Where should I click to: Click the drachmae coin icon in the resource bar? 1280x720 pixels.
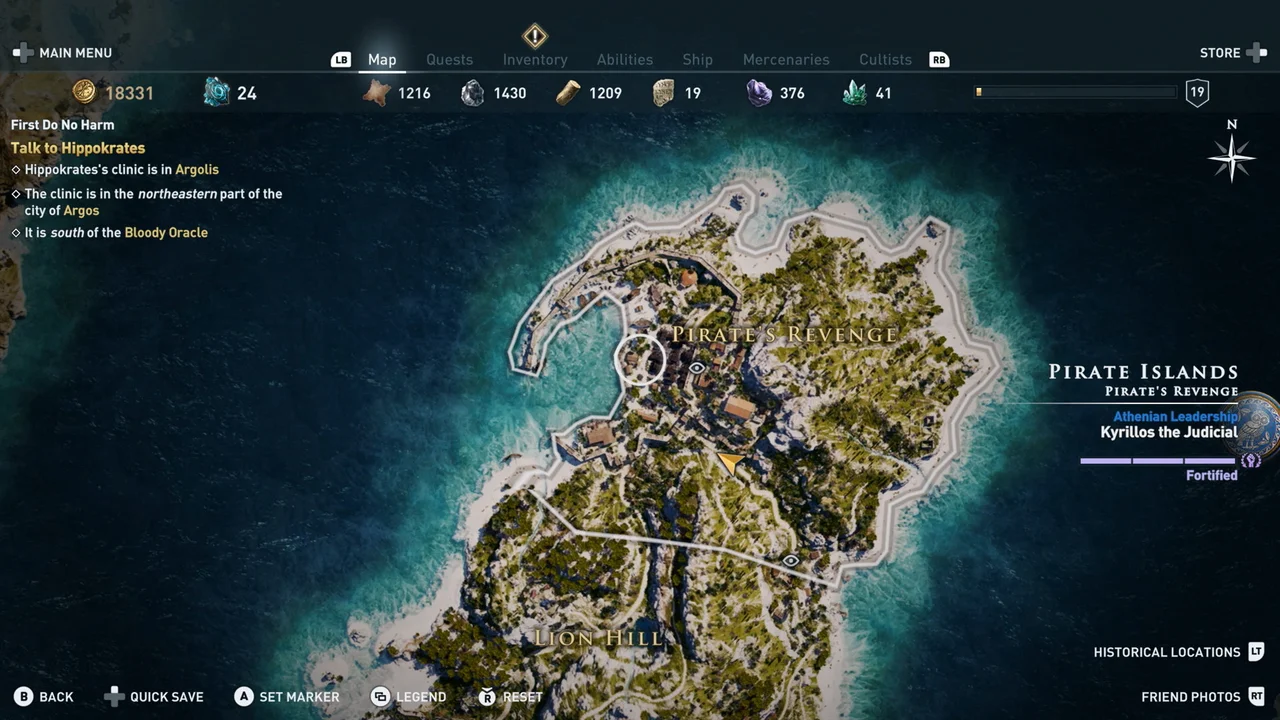click(x=84, y=92)
